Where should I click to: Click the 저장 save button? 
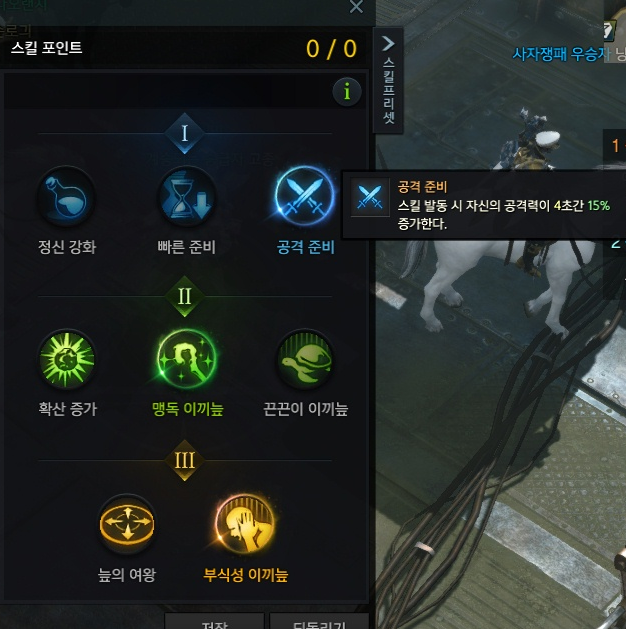(214, 622)
